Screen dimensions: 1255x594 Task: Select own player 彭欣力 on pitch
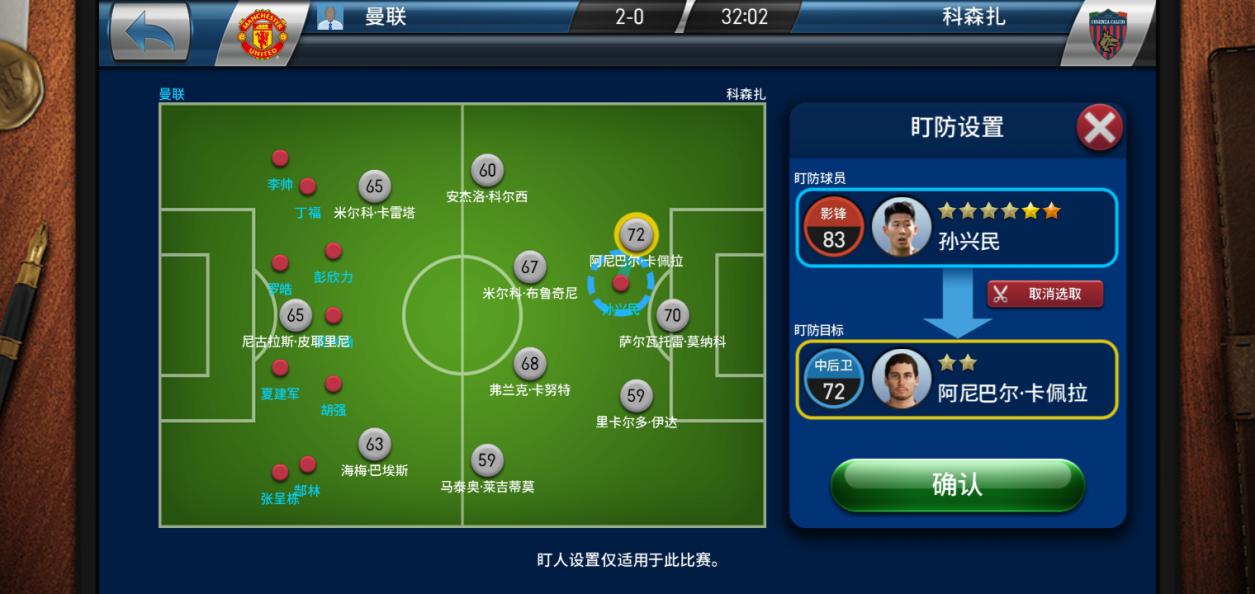point(333,251)
